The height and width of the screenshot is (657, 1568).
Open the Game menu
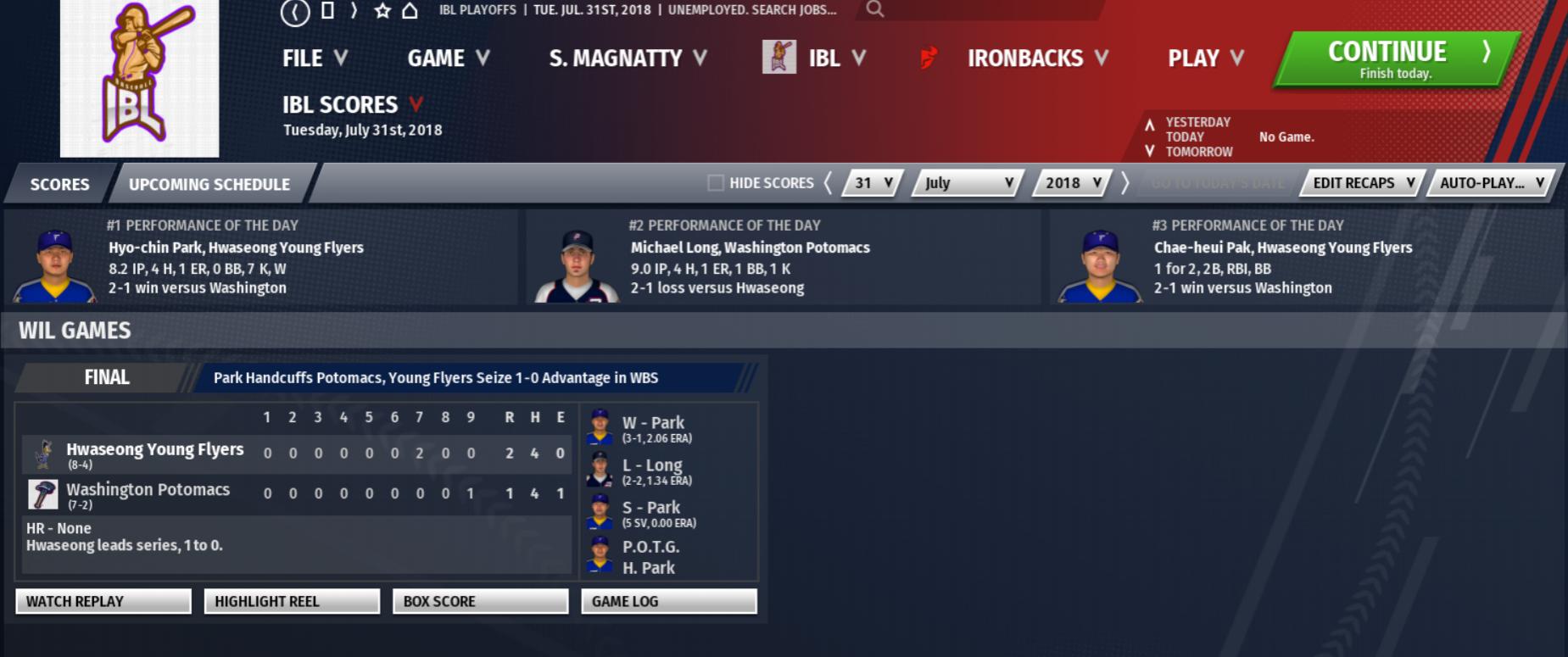(x=448, y=58)
